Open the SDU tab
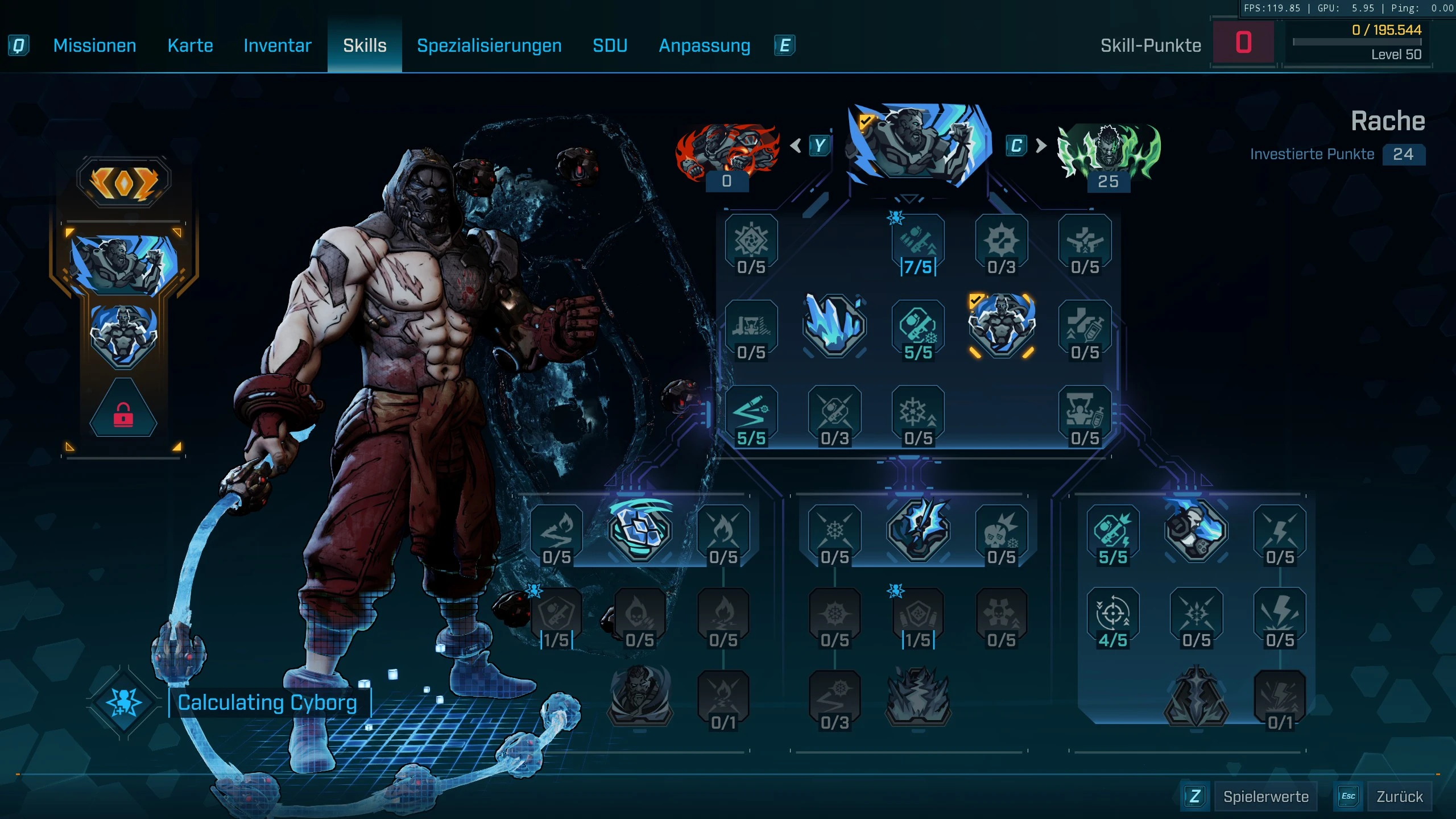 coord(610,45)
